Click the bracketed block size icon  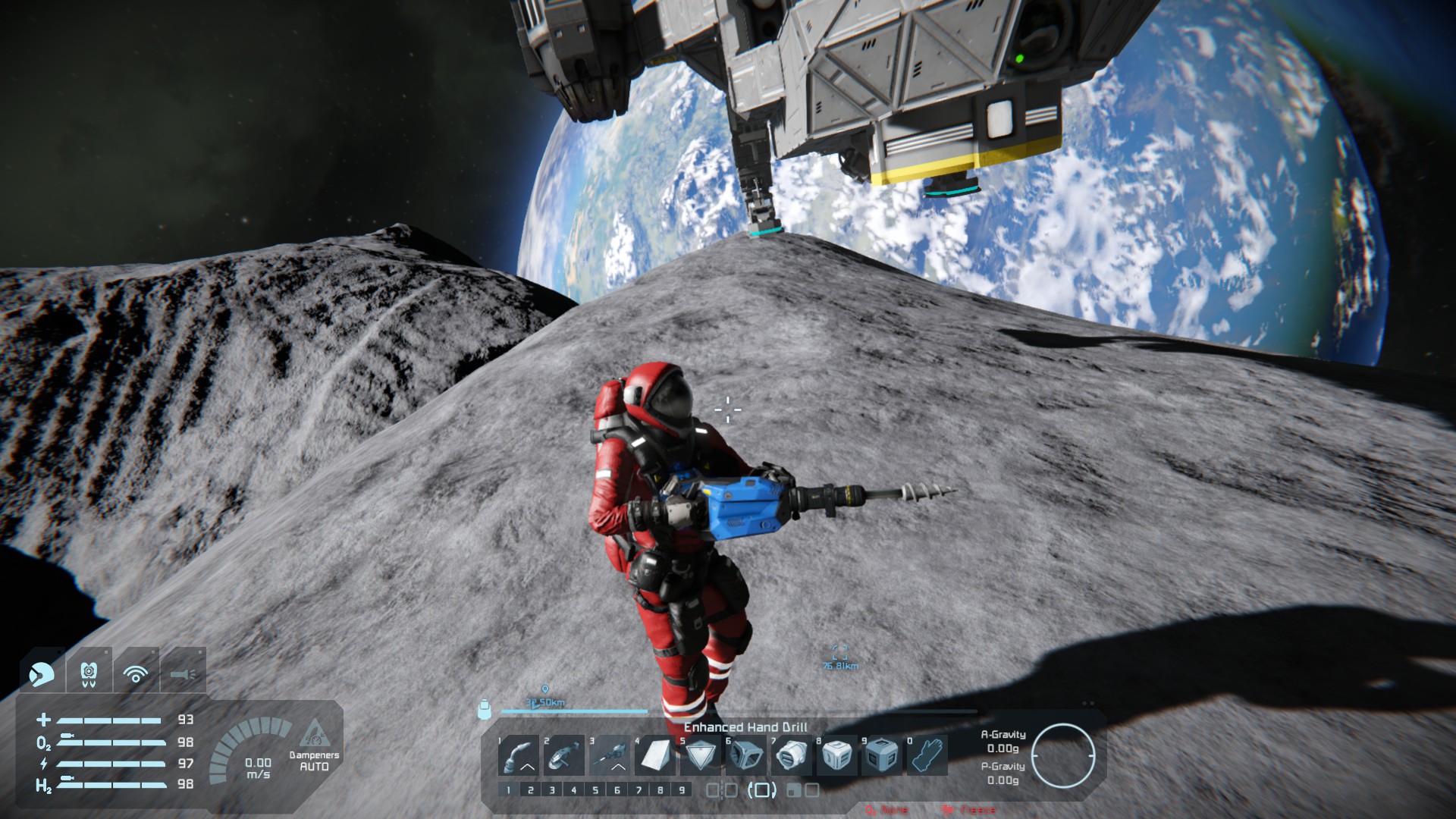click(762, 790)
